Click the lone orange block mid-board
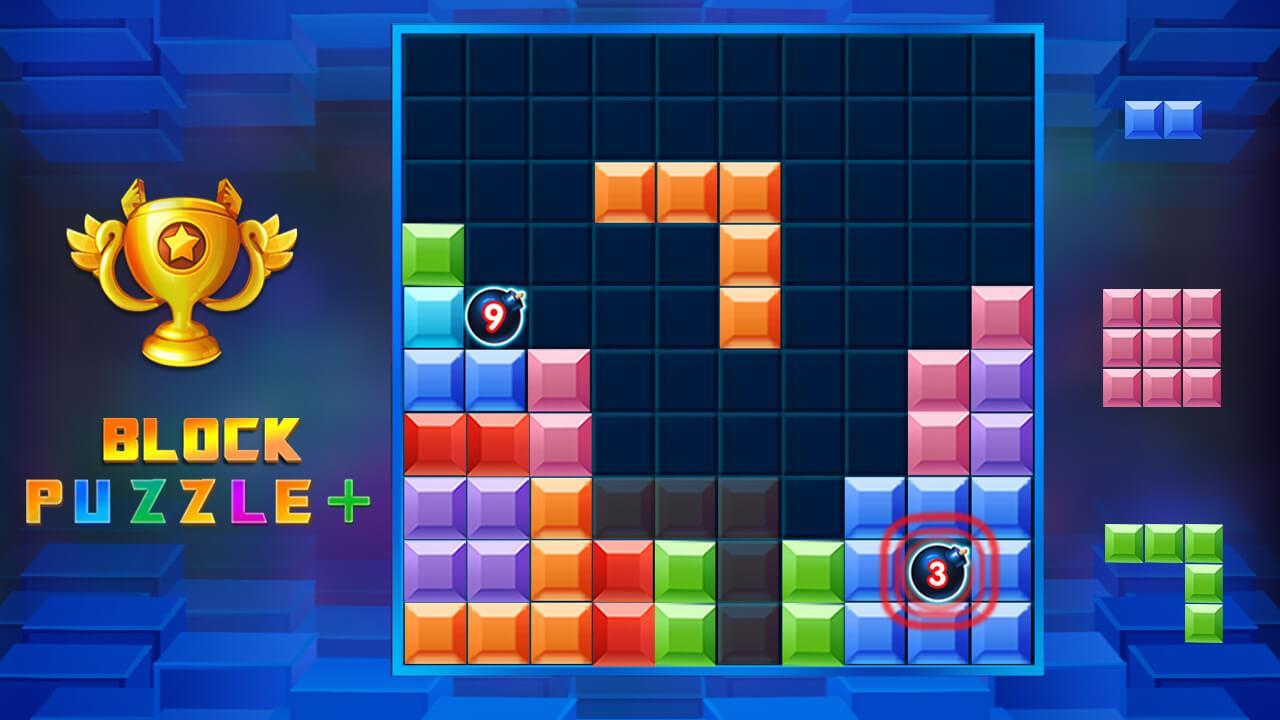Image resolution: width=1280 pixels, height=720 pixels. [748, 320]
